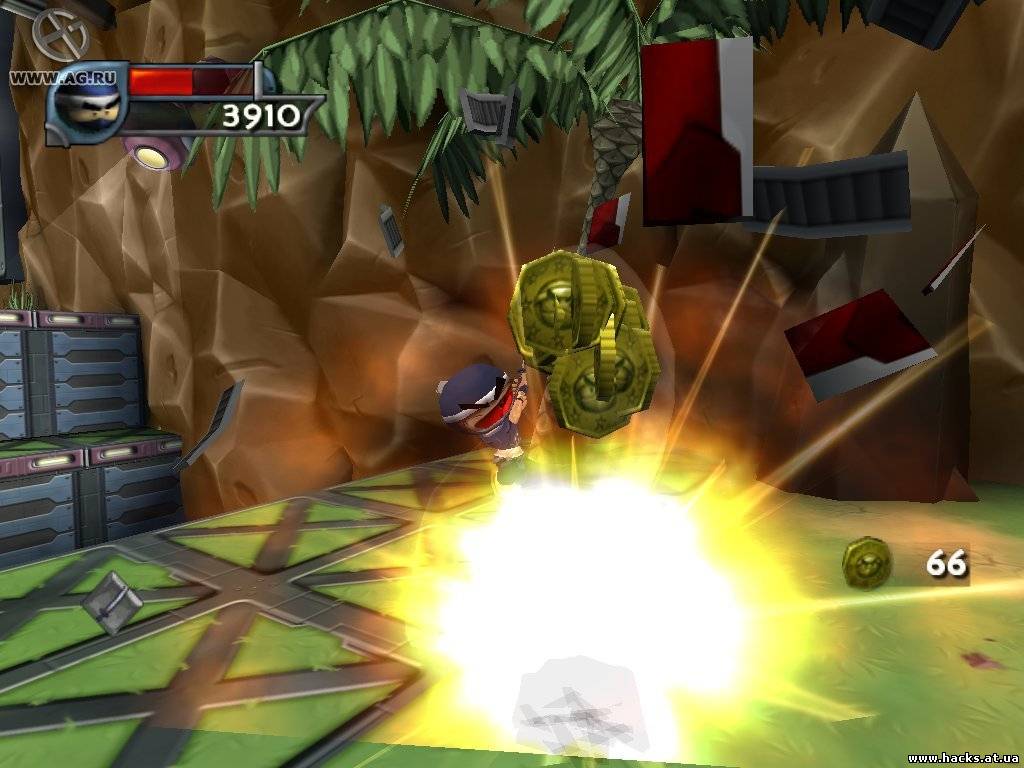Open the www.hacks.at.ua watermark link
Viewport: 1024px width, 768px height.
963,758
